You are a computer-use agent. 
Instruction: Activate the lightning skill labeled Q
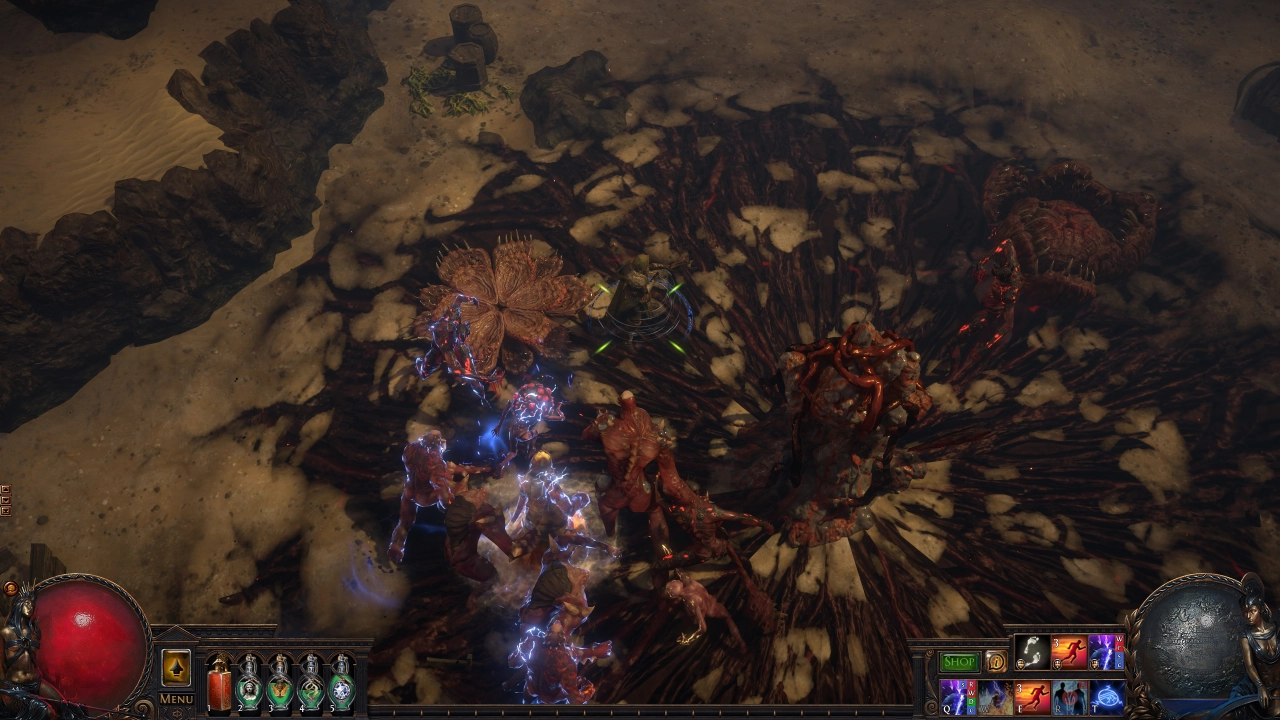pyautogui.click(x=957, y=696)
